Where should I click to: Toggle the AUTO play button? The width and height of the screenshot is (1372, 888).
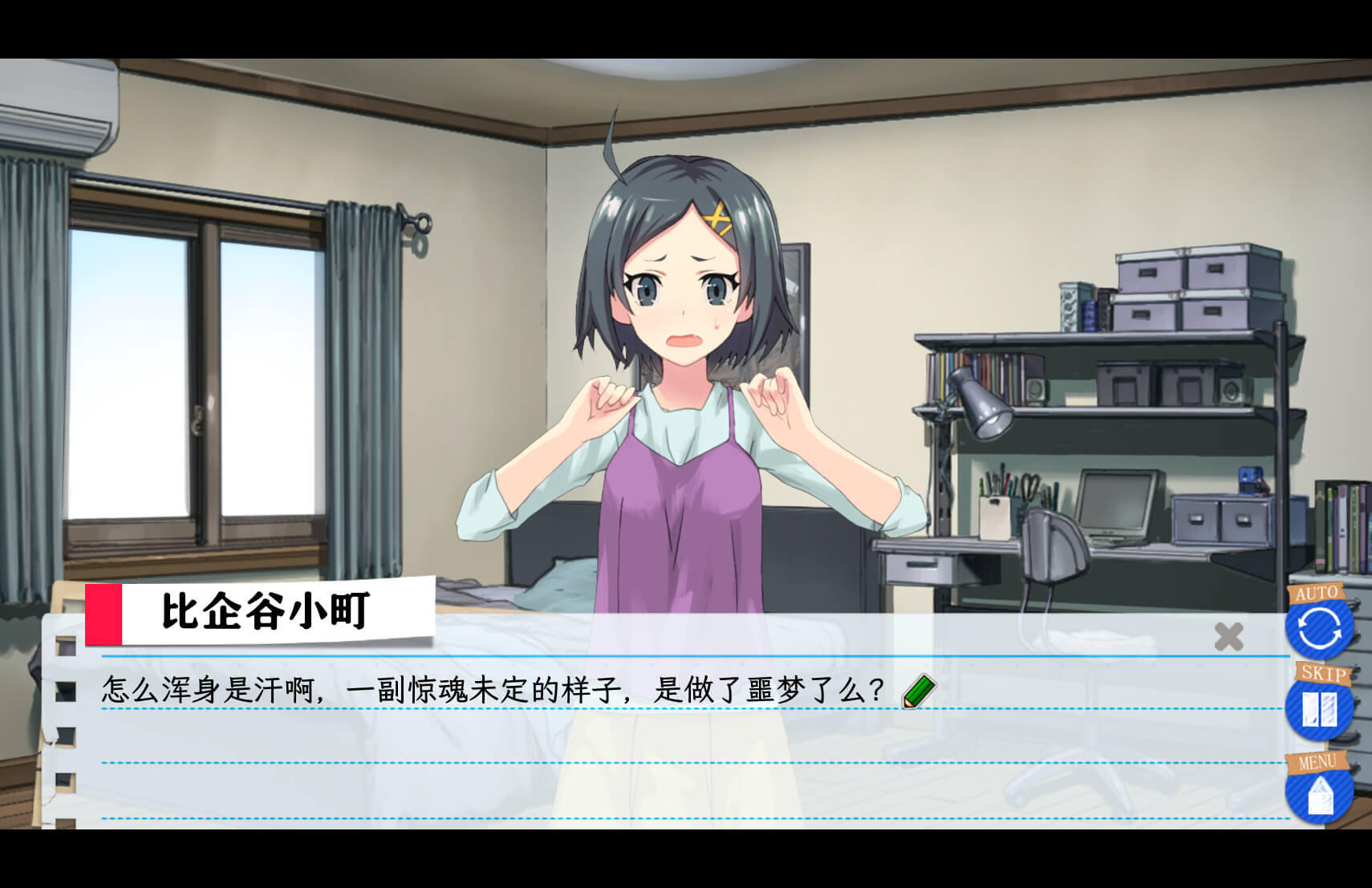coord(1318,625)
